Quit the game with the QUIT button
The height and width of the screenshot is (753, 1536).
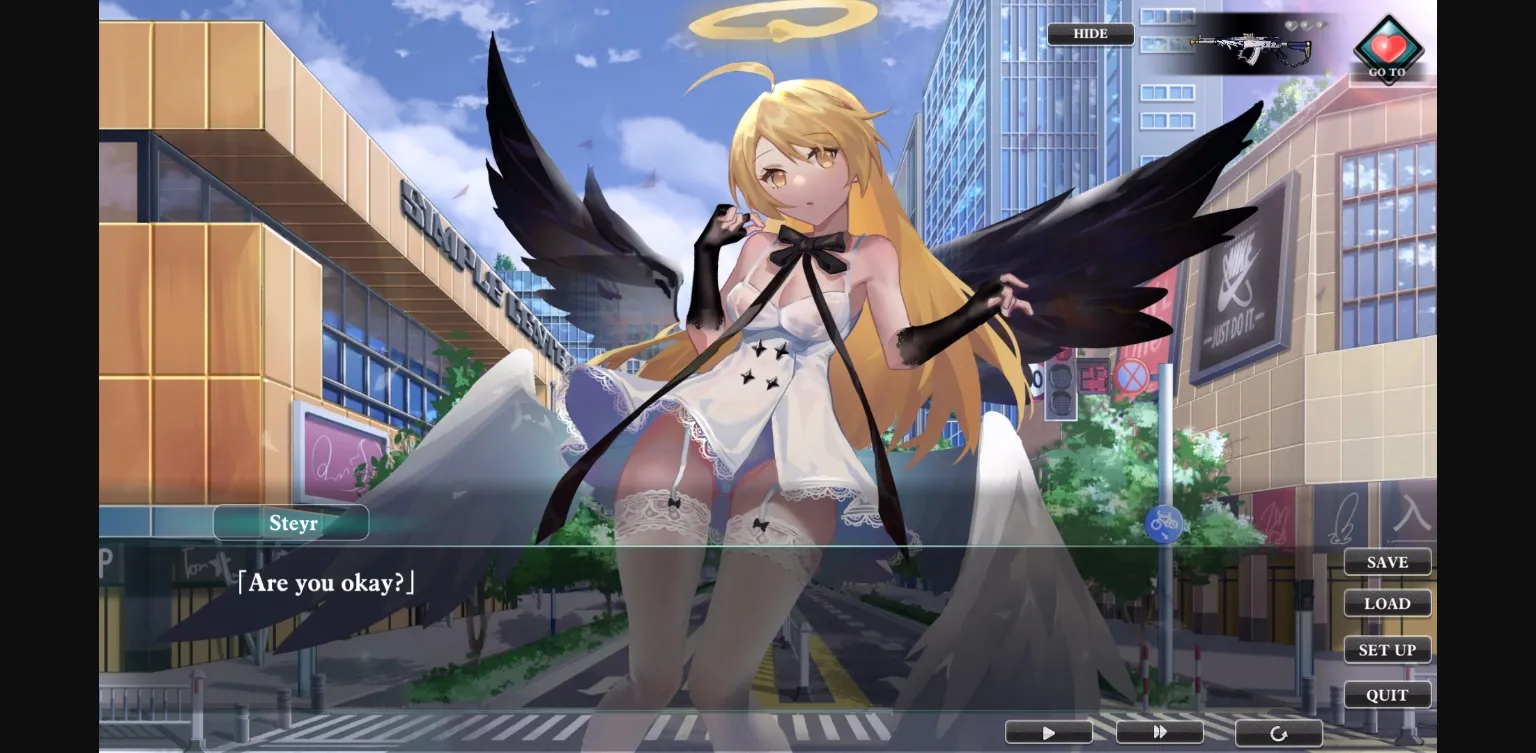(x=1387, y=695)
